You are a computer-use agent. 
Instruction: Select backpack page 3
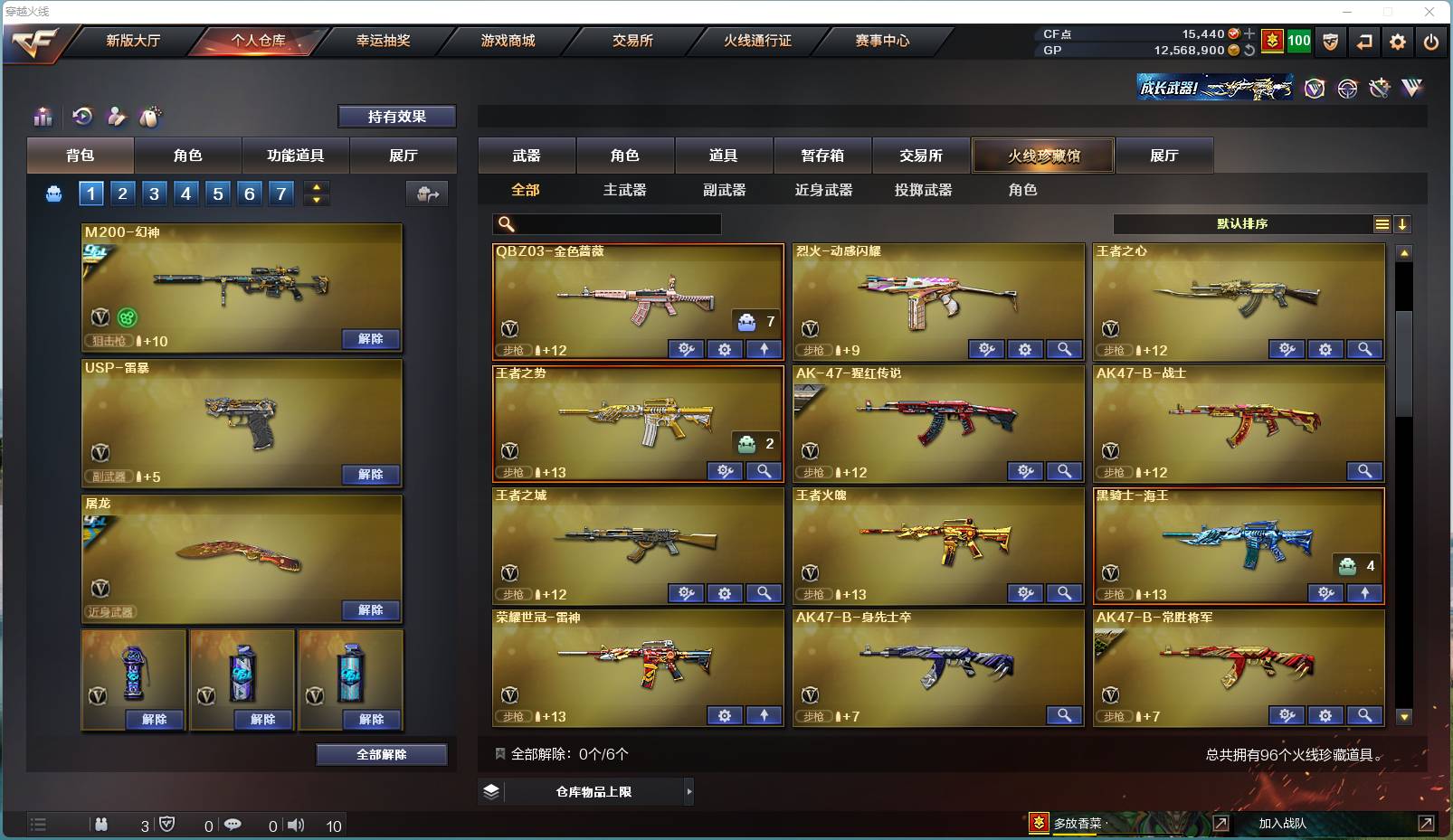[154, 193]
